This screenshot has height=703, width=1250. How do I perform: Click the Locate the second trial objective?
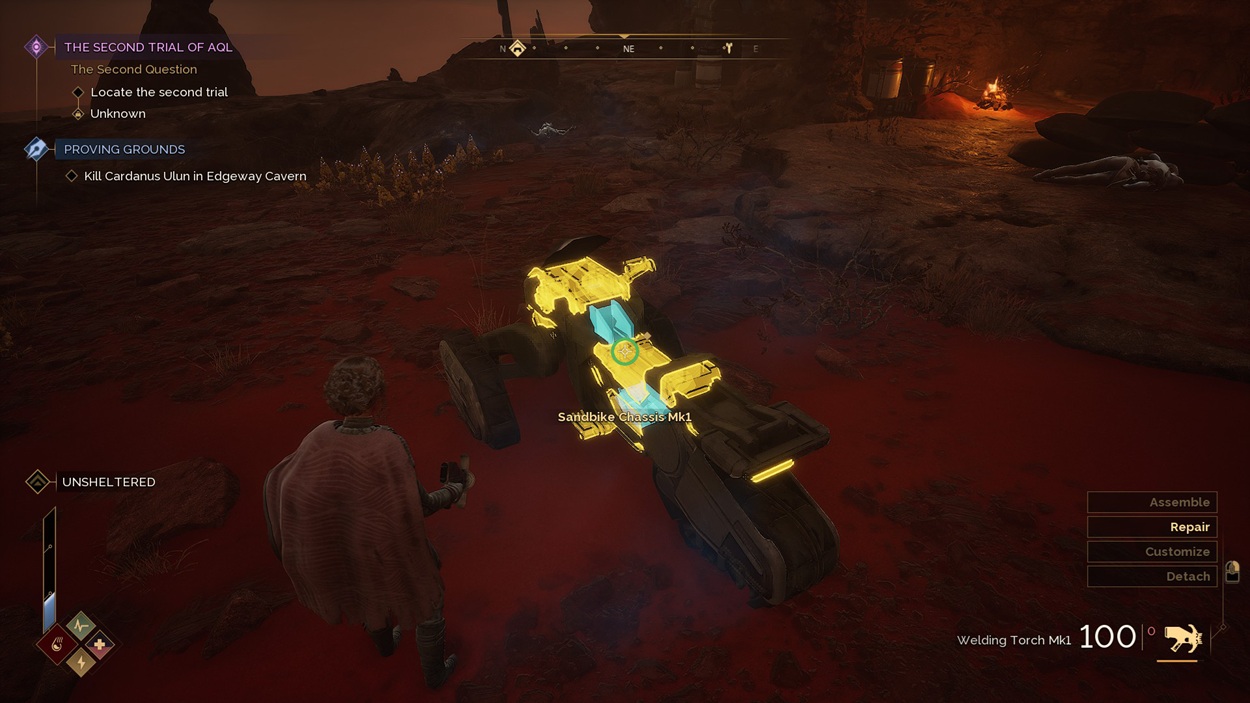[x=158, y=92]
